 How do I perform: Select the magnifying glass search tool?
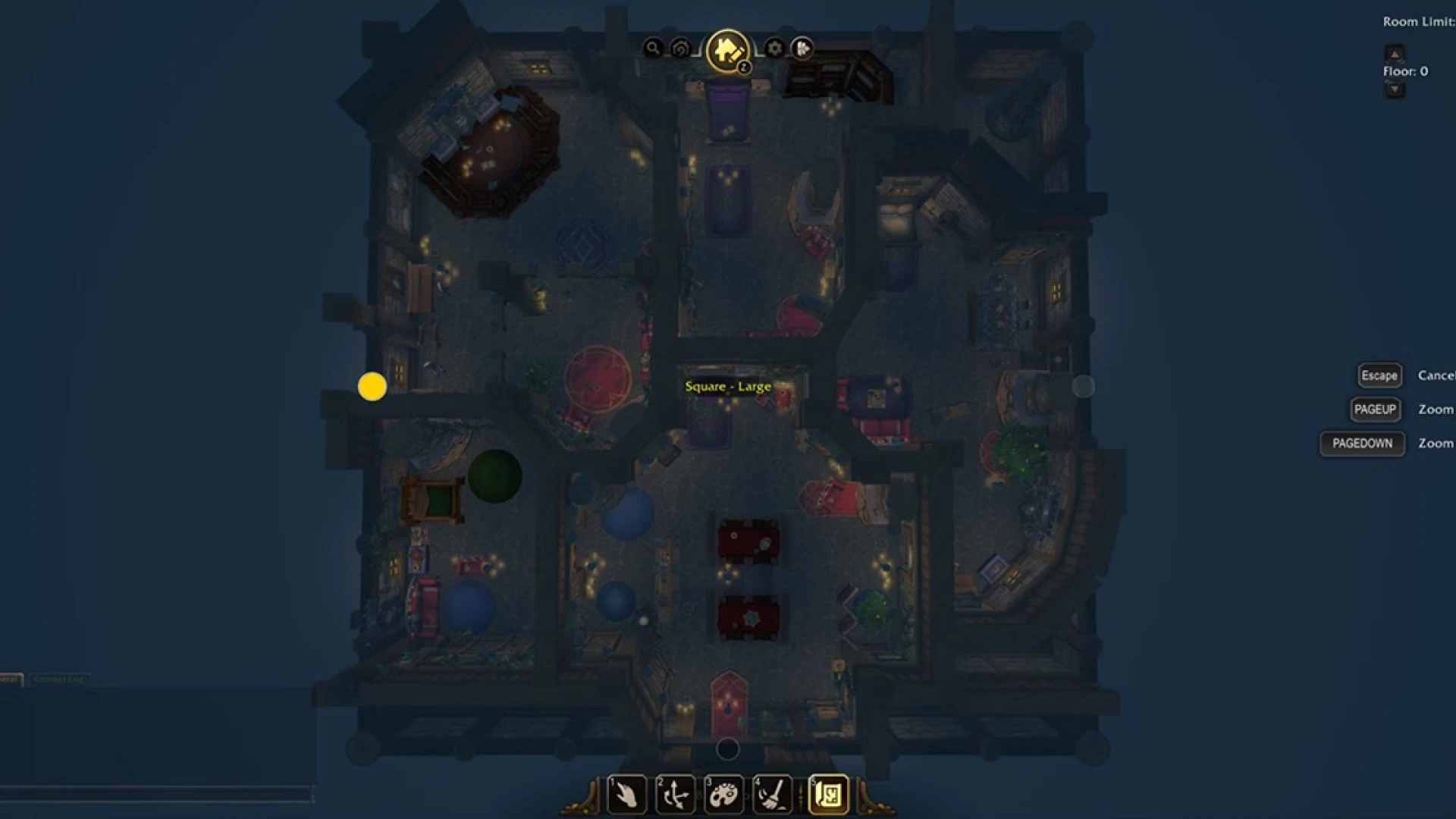point(654,48)
